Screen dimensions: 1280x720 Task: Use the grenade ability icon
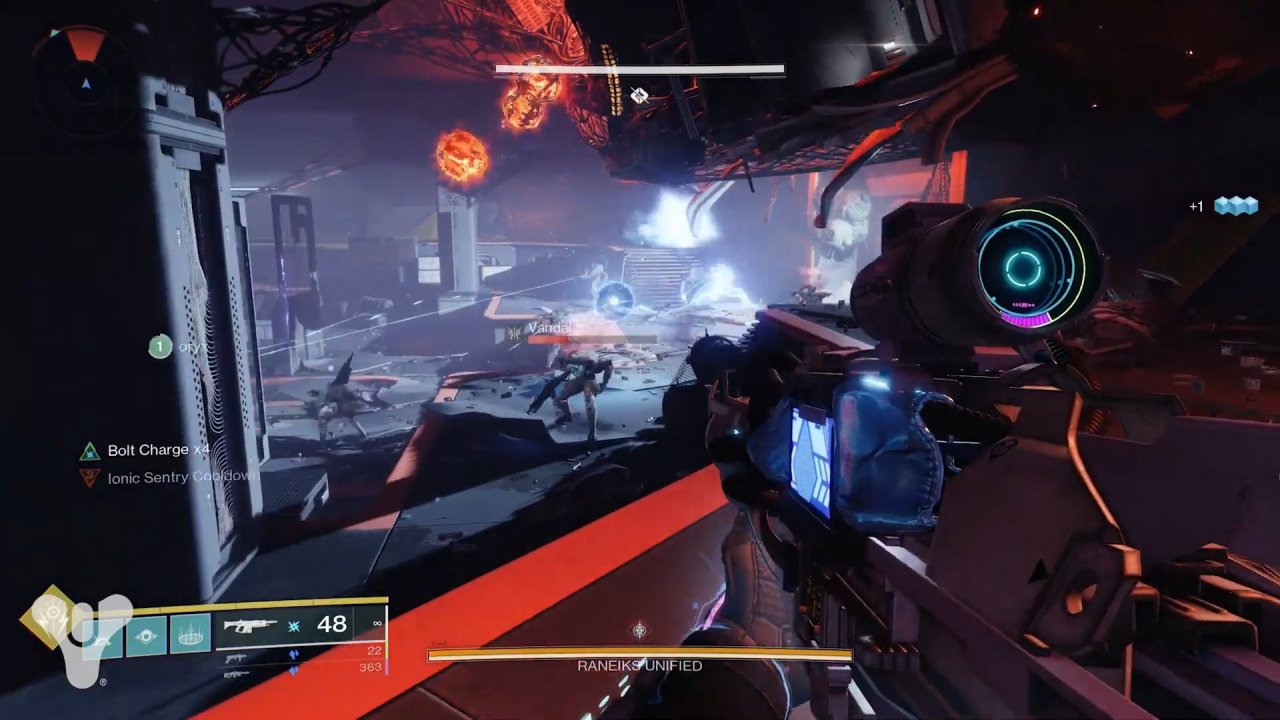click(x=103, y=636)
